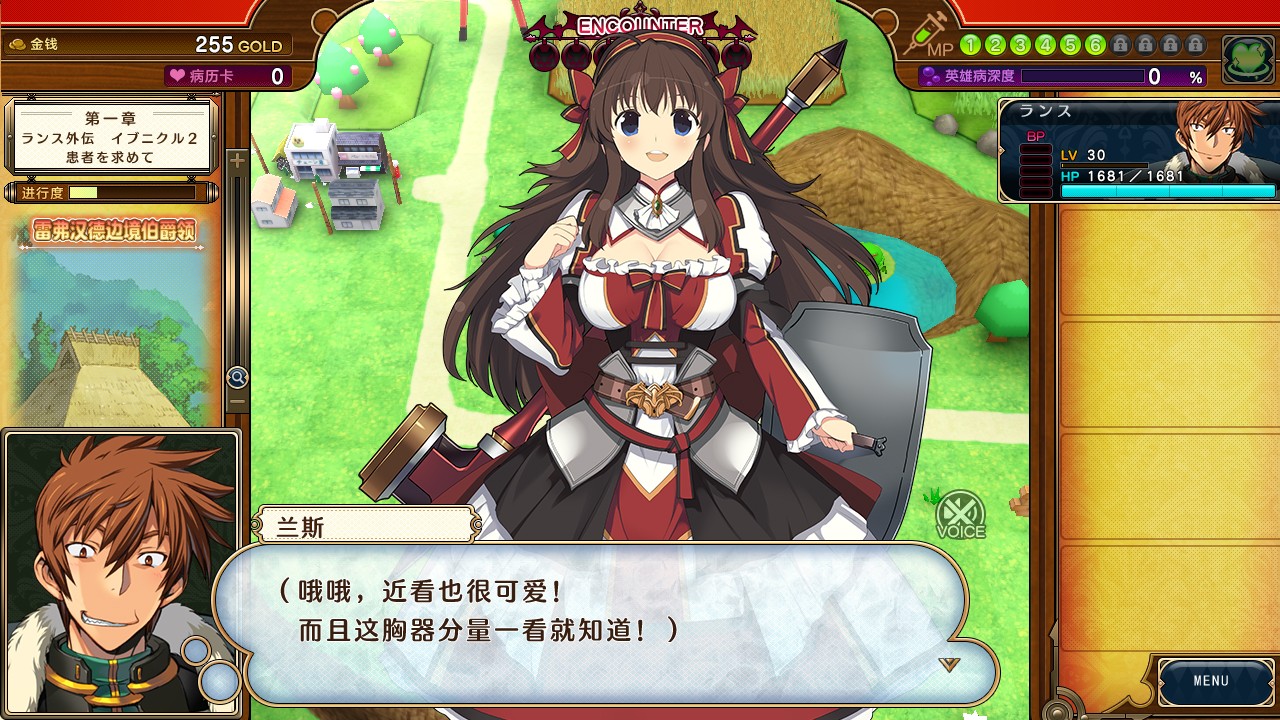
Task: Open the MENU button
Action: (x=1210, y=681)
